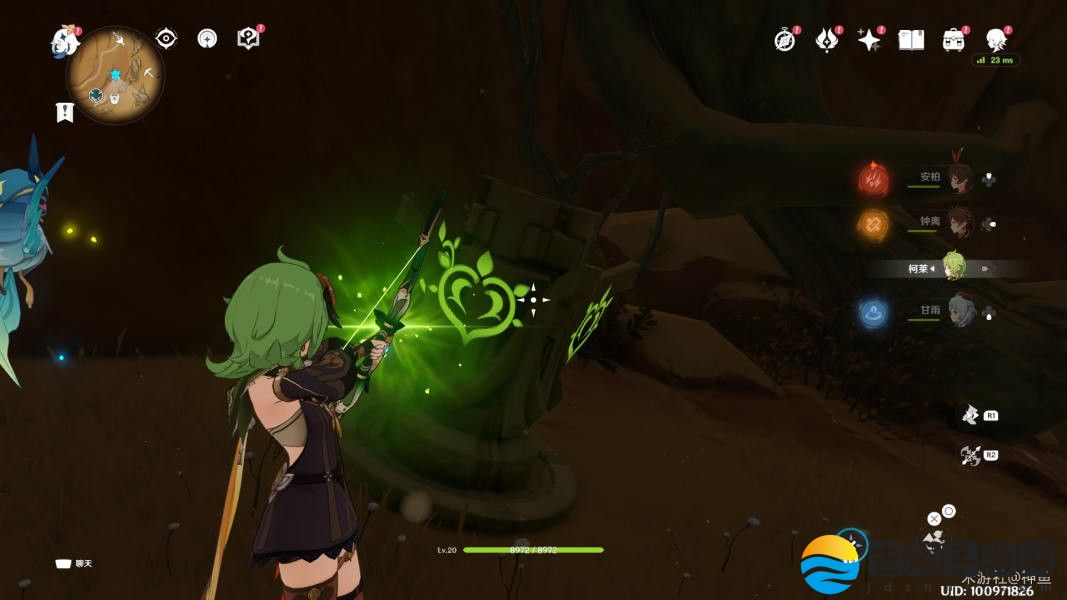1067x600 pixels.
Task: Open the compass adventure icon
Action: click(x=785, y=40)
